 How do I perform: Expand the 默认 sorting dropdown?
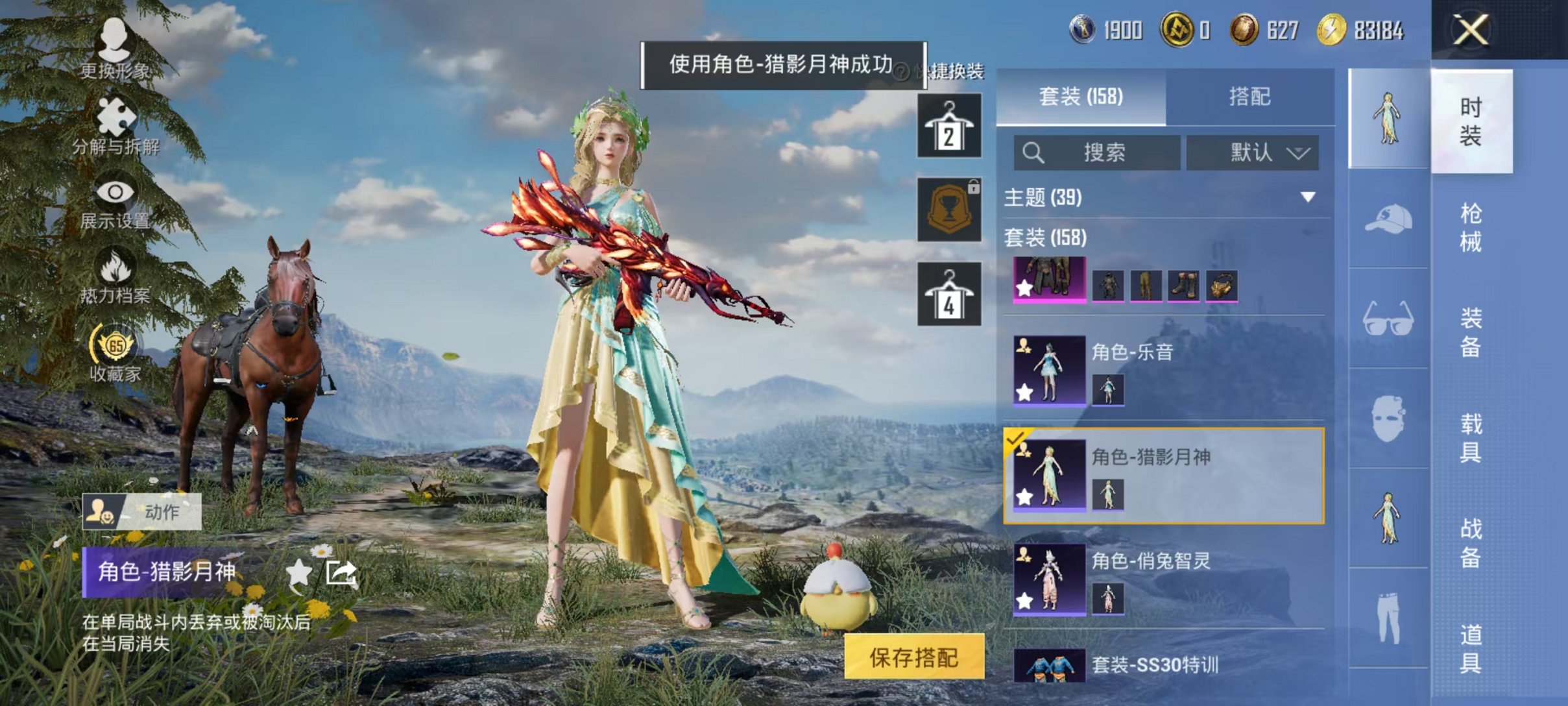[1252, 152]
